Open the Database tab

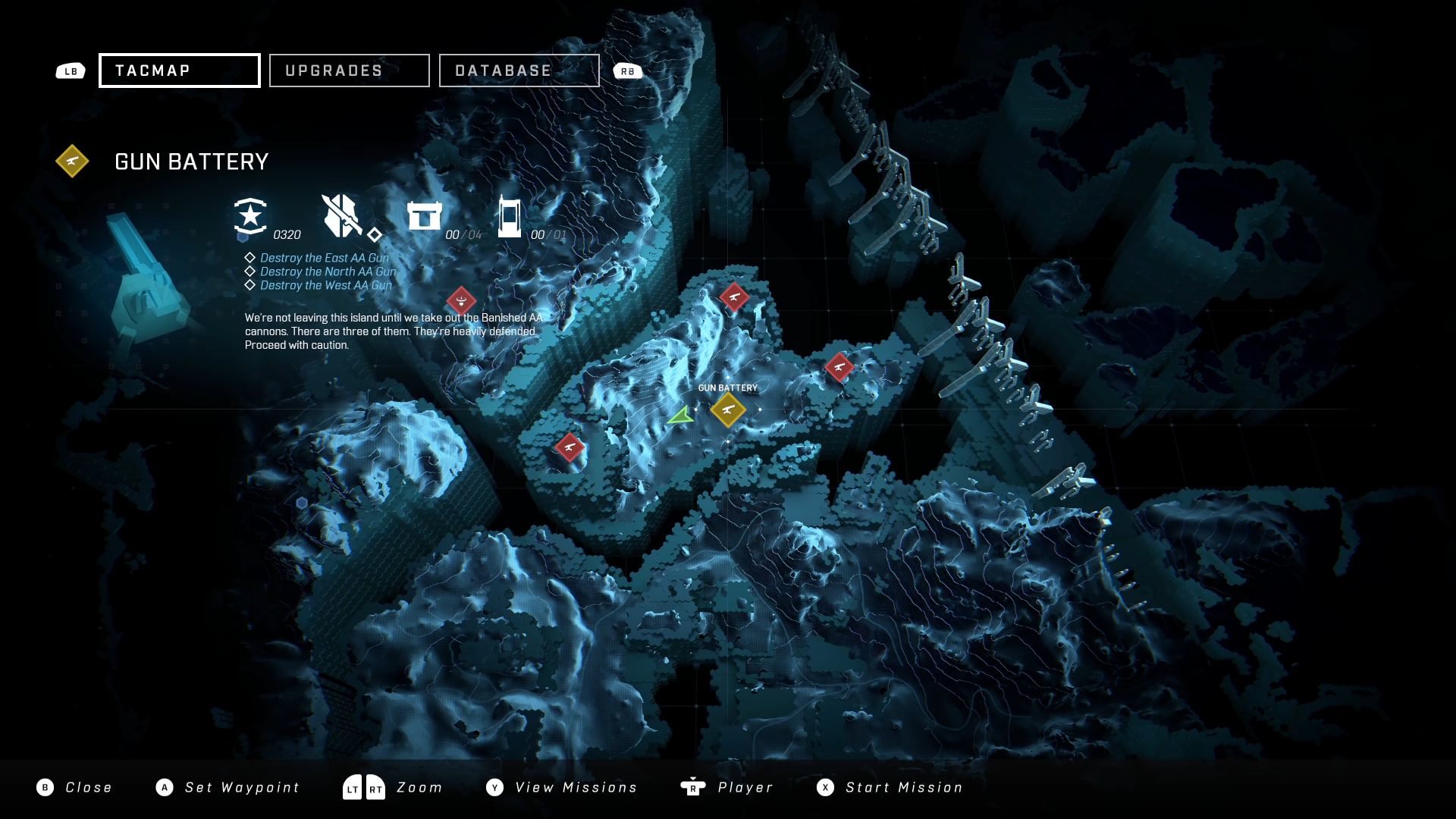(x=519, y=71)
